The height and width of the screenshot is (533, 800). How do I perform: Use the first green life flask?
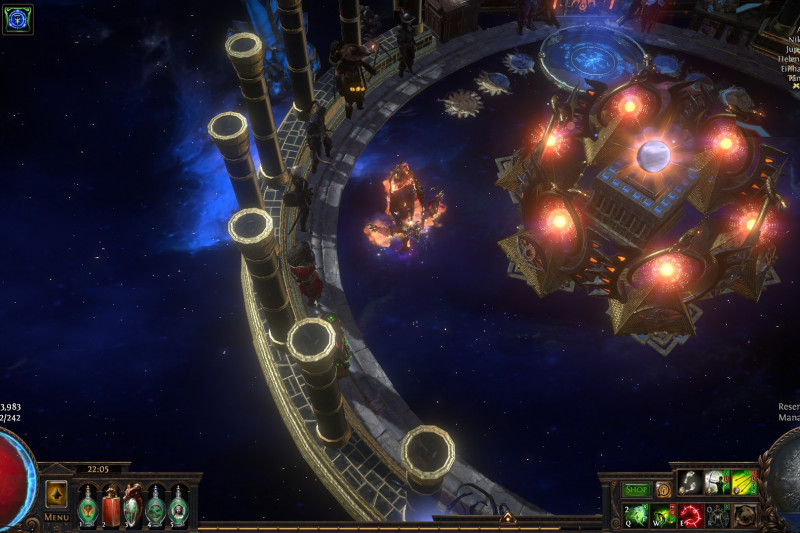[x=88, y=505]
